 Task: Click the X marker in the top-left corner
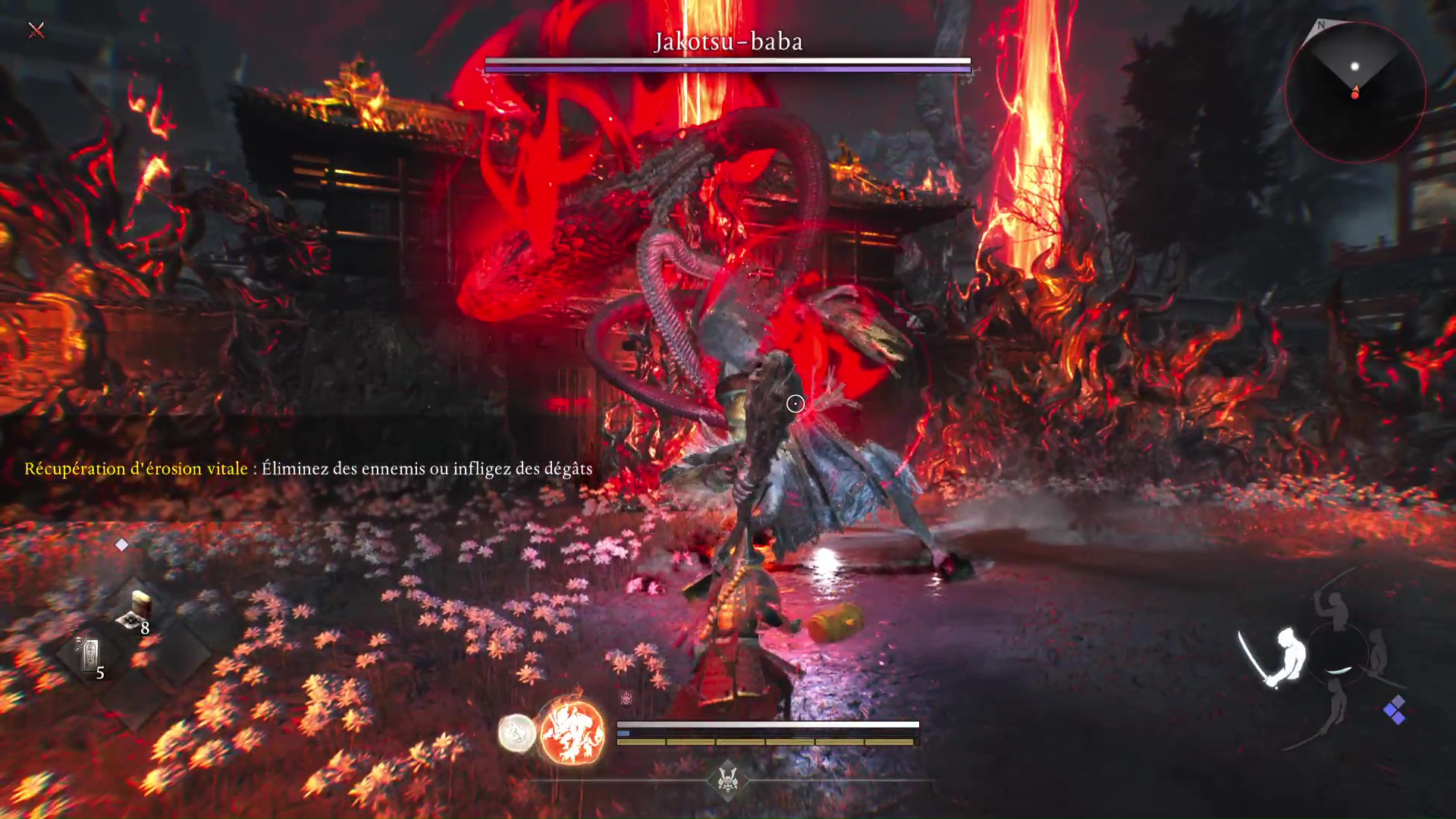point(36,30)
